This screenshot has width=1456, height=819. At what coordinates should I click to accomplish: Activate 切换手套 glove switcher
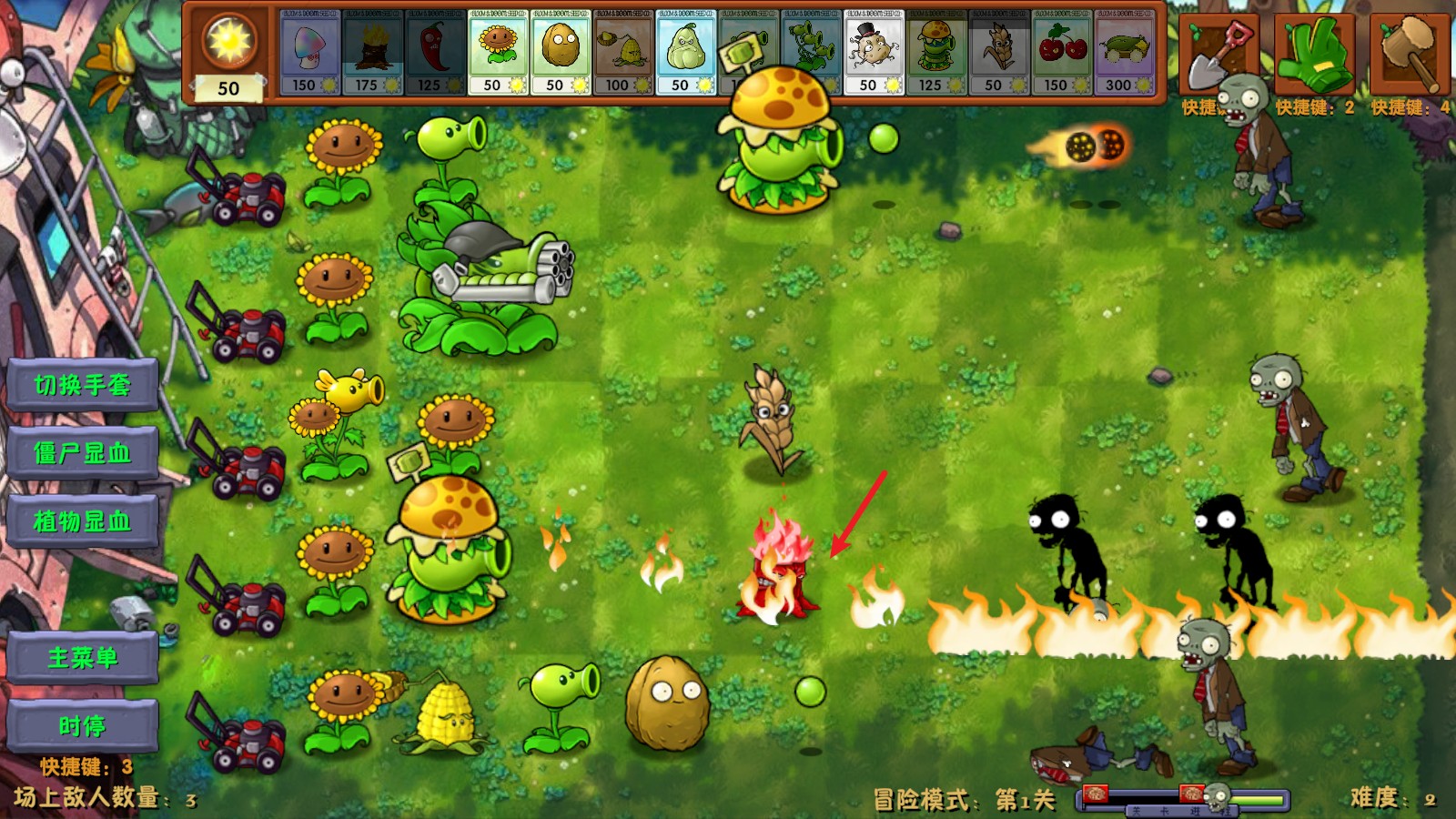80,383
